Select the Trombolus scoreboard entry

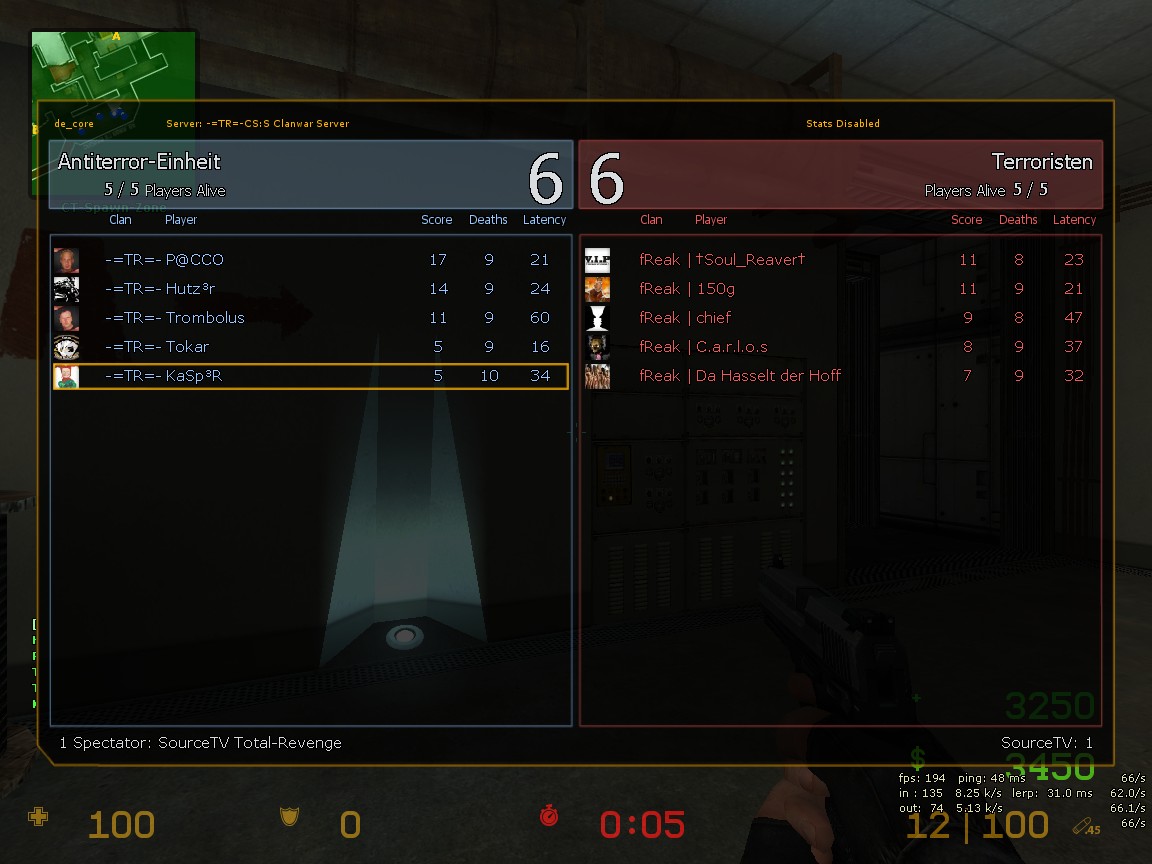click(x=310, y=318)
